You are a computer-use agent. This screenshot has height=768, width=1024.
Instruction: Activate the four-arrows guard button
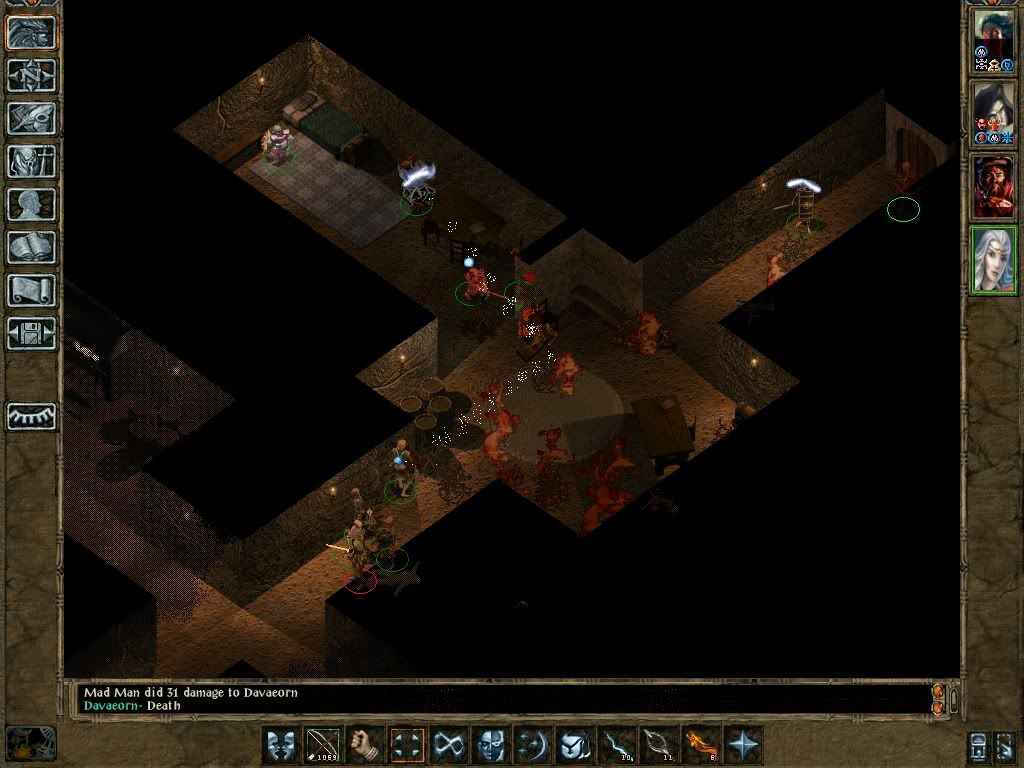point(408,745)
